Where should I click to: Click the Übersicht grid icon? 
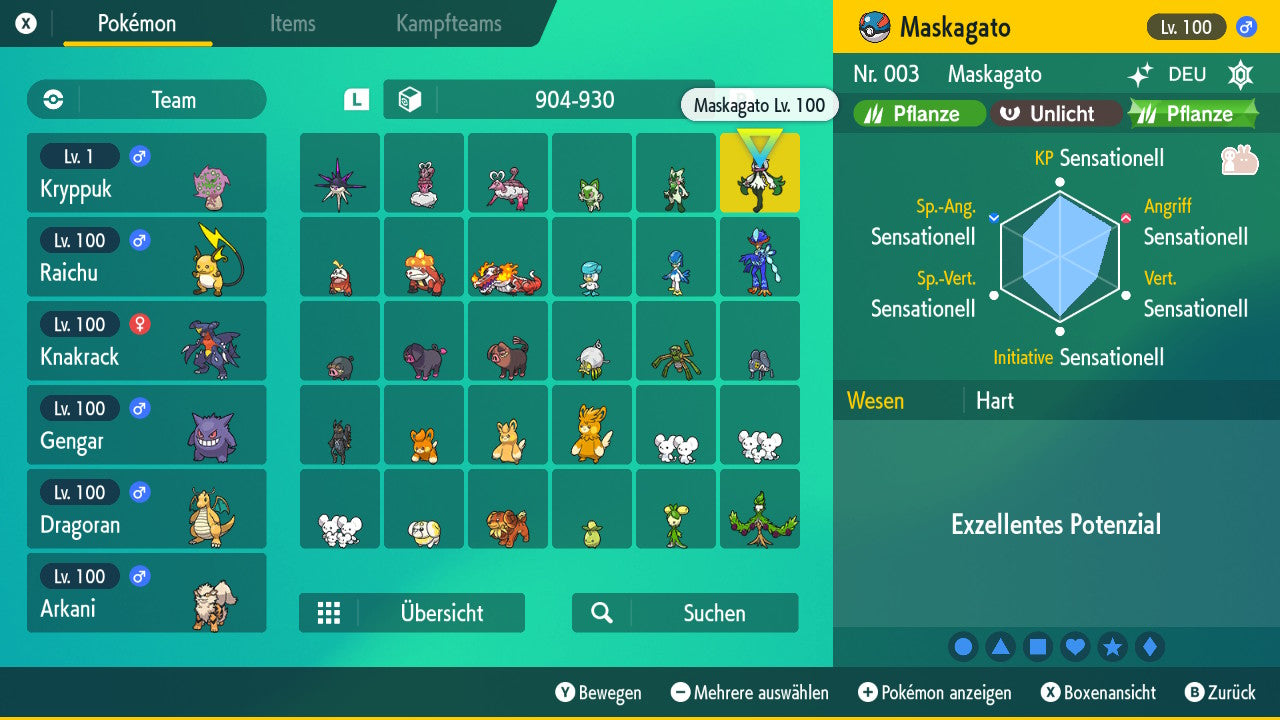(329, 613)
